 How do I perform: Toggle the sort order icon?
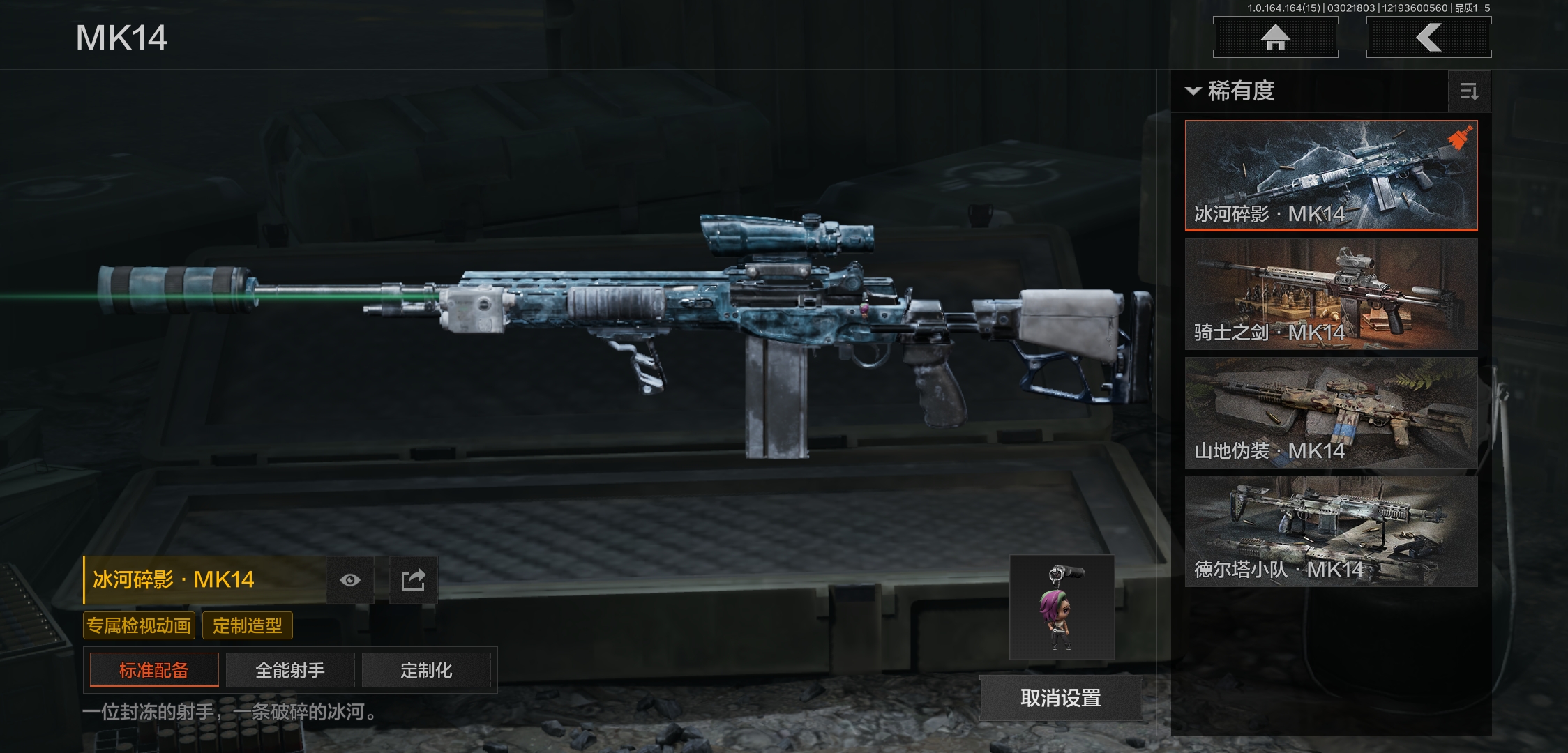click(1469, 91)
